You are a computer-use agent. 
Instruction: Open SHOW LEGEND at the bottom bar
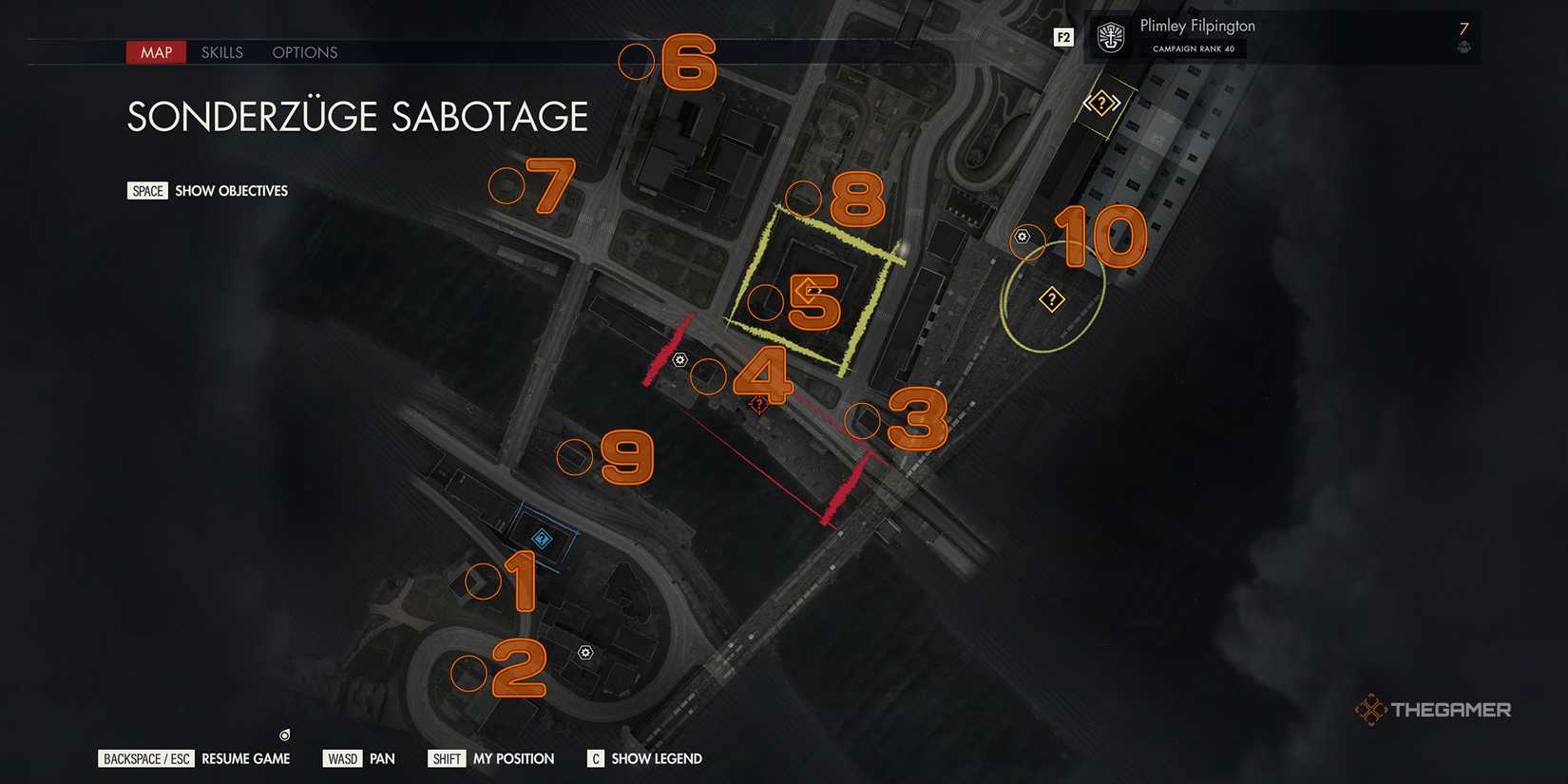[x=655, y=758]
